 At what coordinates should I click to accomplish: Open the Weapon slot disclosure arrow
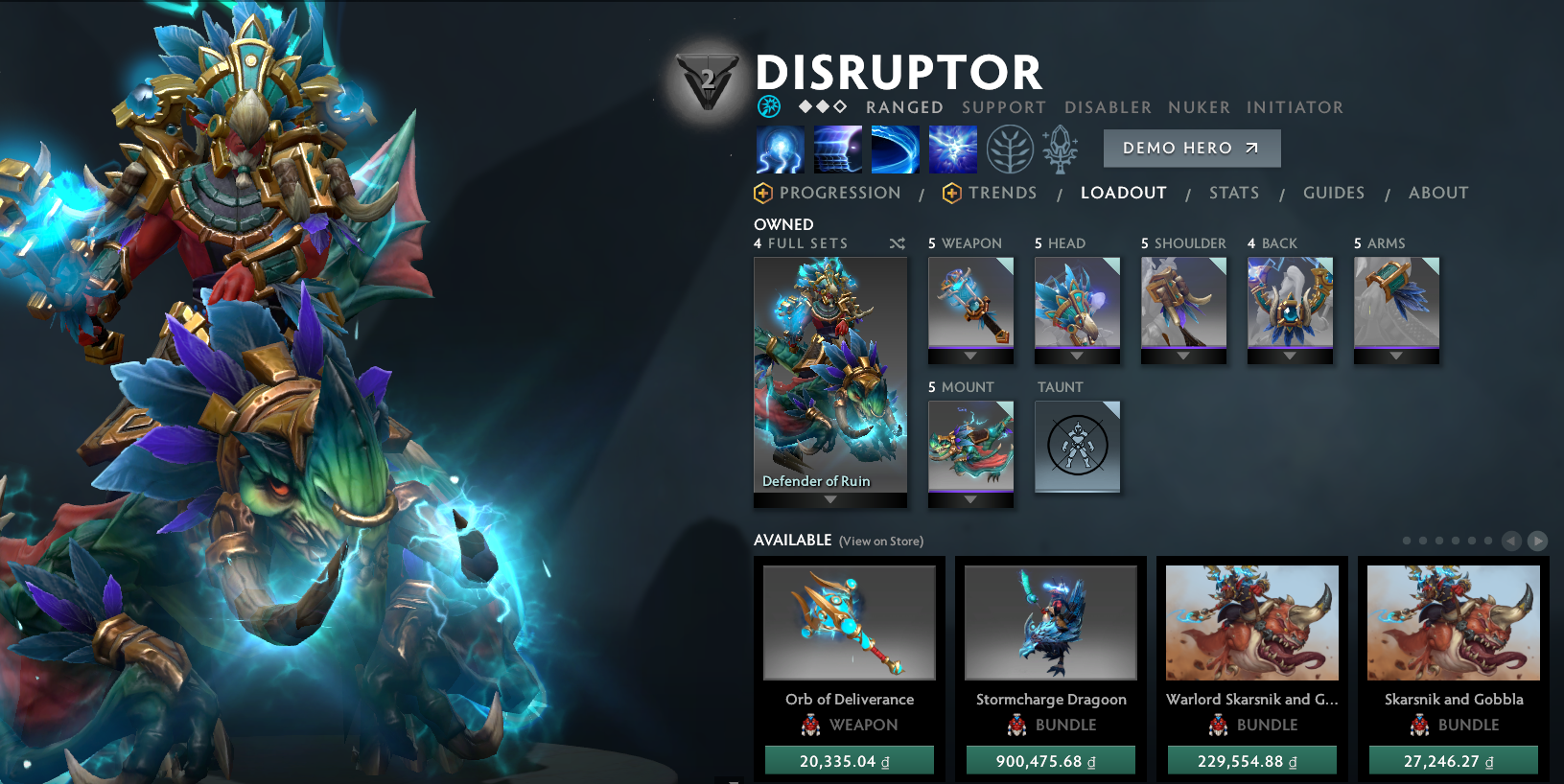click(970, 357)
